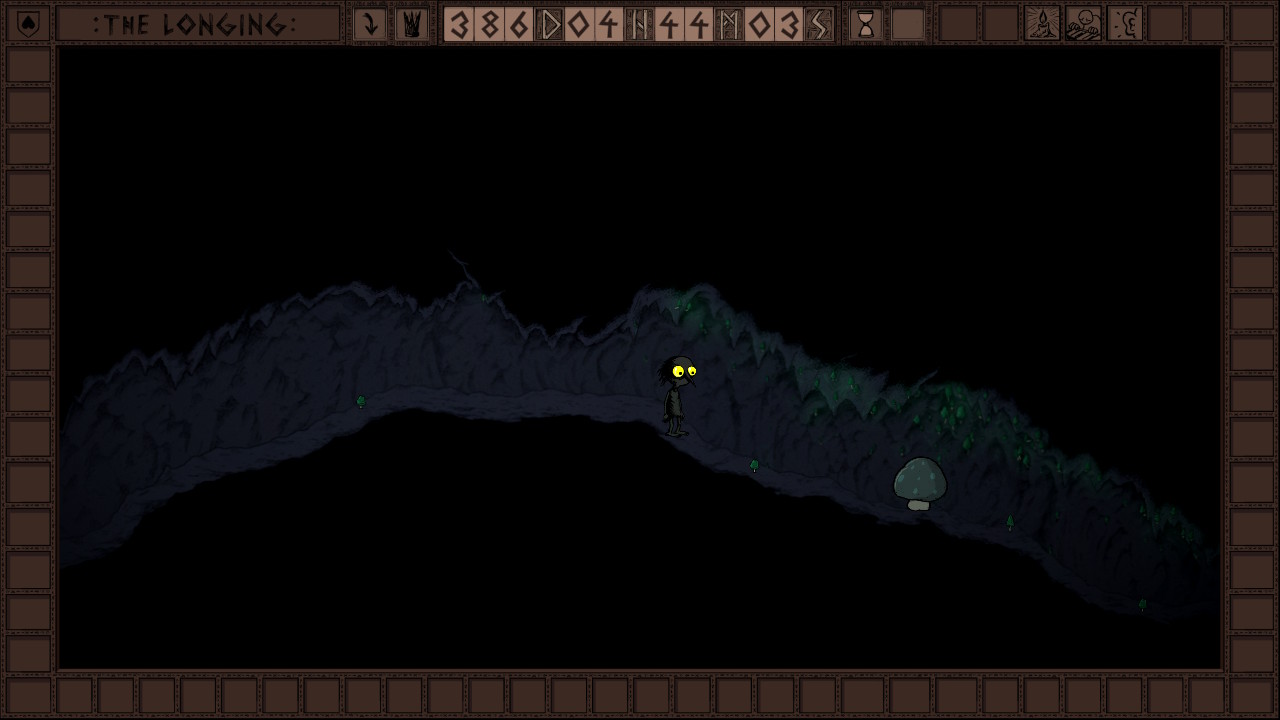Viewport: 1280px width, 720px height.
Task: Select the burning candle icon
Action: coord(1042,24)
